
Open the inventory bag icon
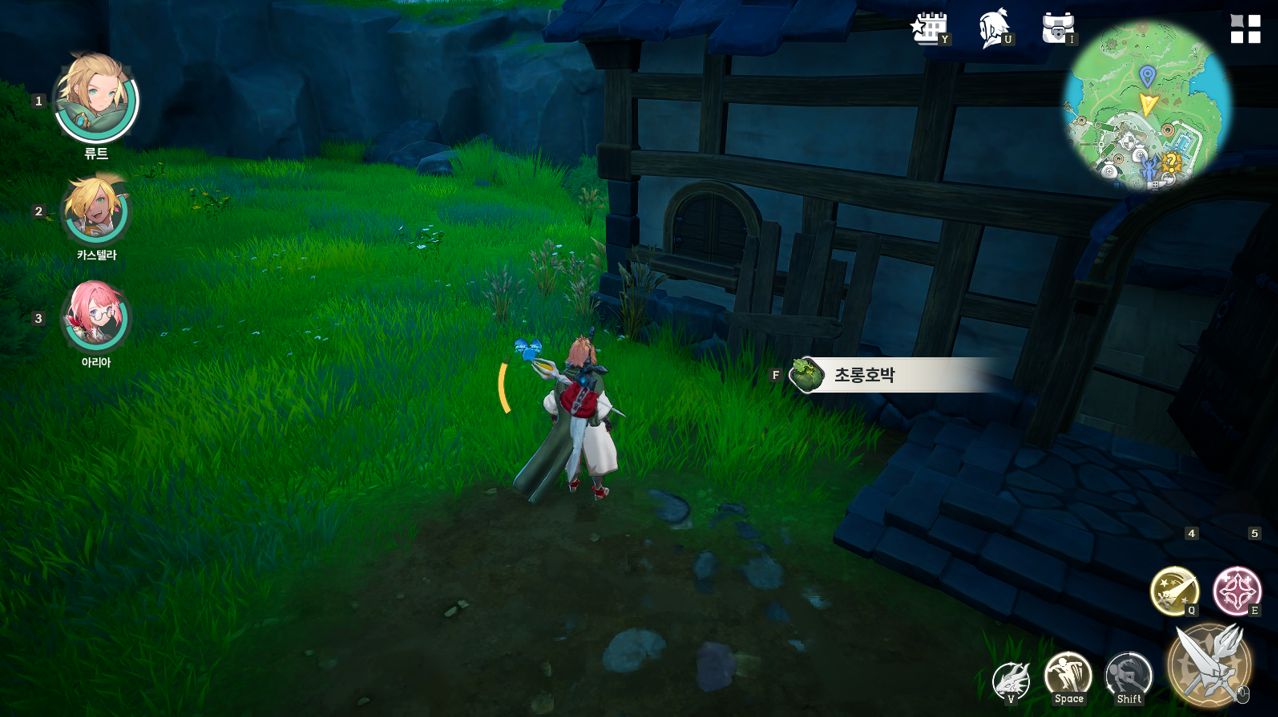[1057, 28]
